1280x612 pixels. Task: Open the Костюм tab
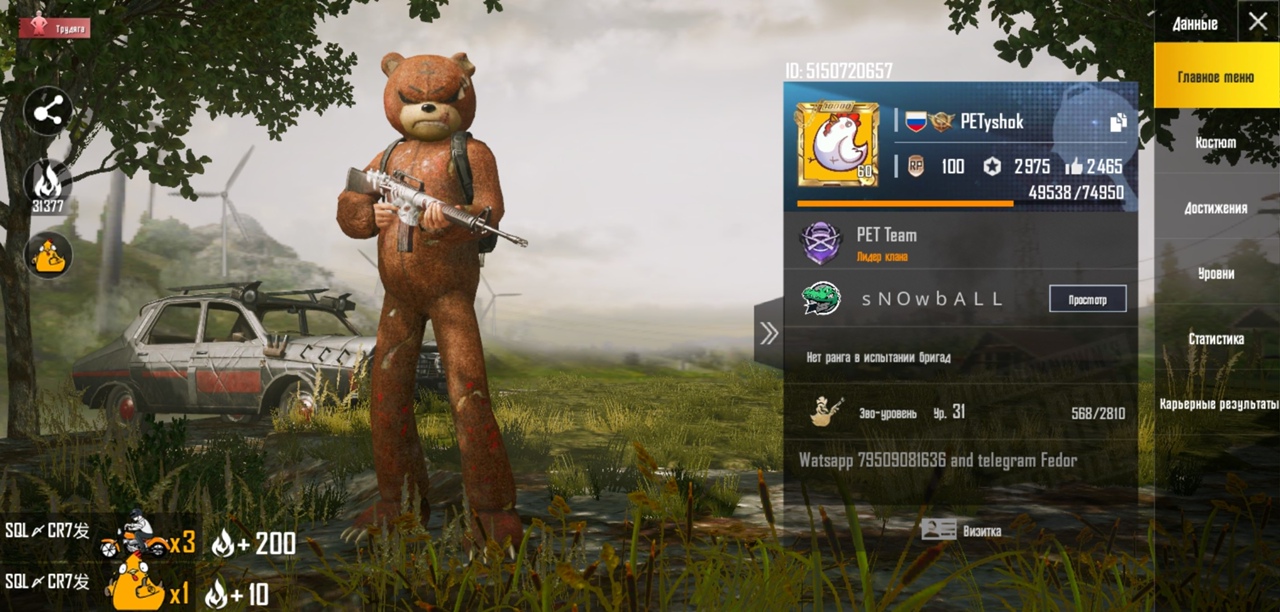click(x=1216, y=142)
